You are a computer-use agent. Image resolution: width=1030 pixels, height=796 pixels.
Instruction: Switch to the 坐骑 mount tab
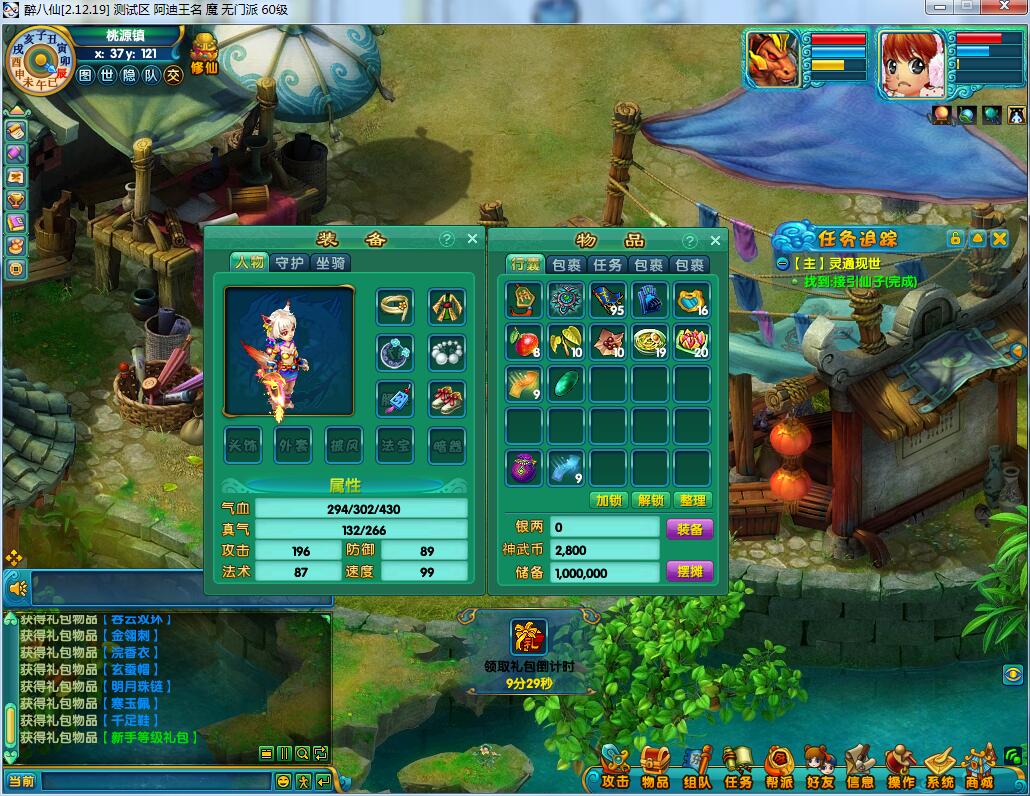(331, 263)
